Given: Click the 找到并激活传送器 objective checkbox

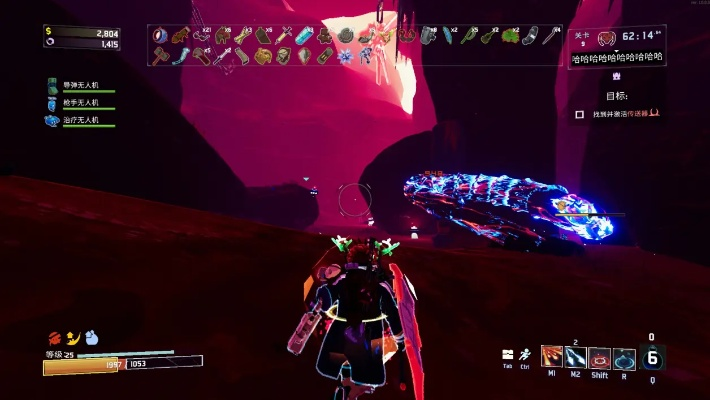Looking at the screenshot, I should tap(580, 114).
